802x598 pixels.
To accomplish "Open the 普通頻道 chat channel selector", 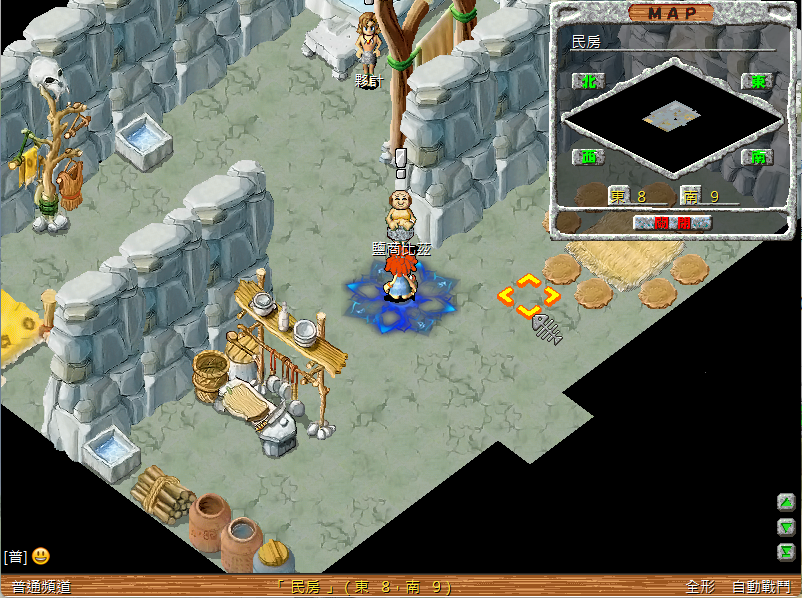I will coord(42,587).
